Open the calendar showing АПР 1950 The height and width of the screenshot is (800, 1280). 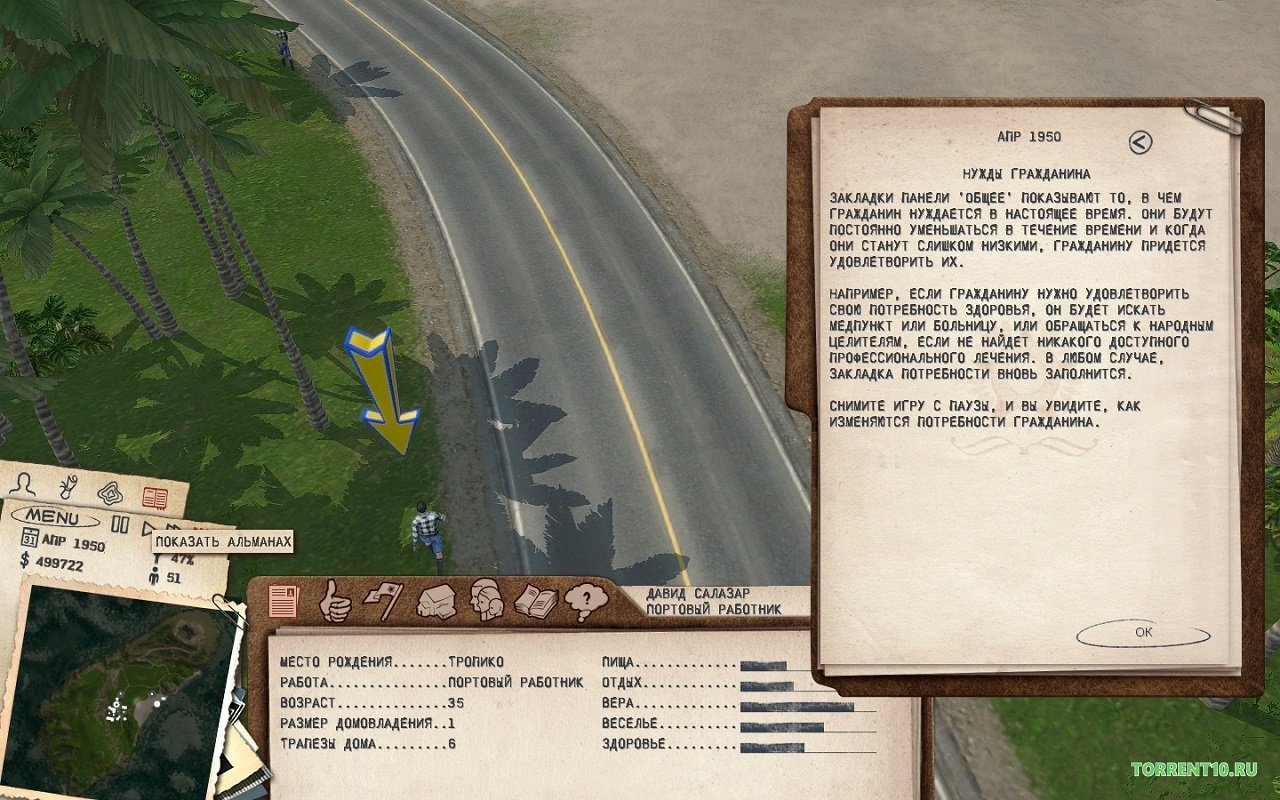coord(30,540)
